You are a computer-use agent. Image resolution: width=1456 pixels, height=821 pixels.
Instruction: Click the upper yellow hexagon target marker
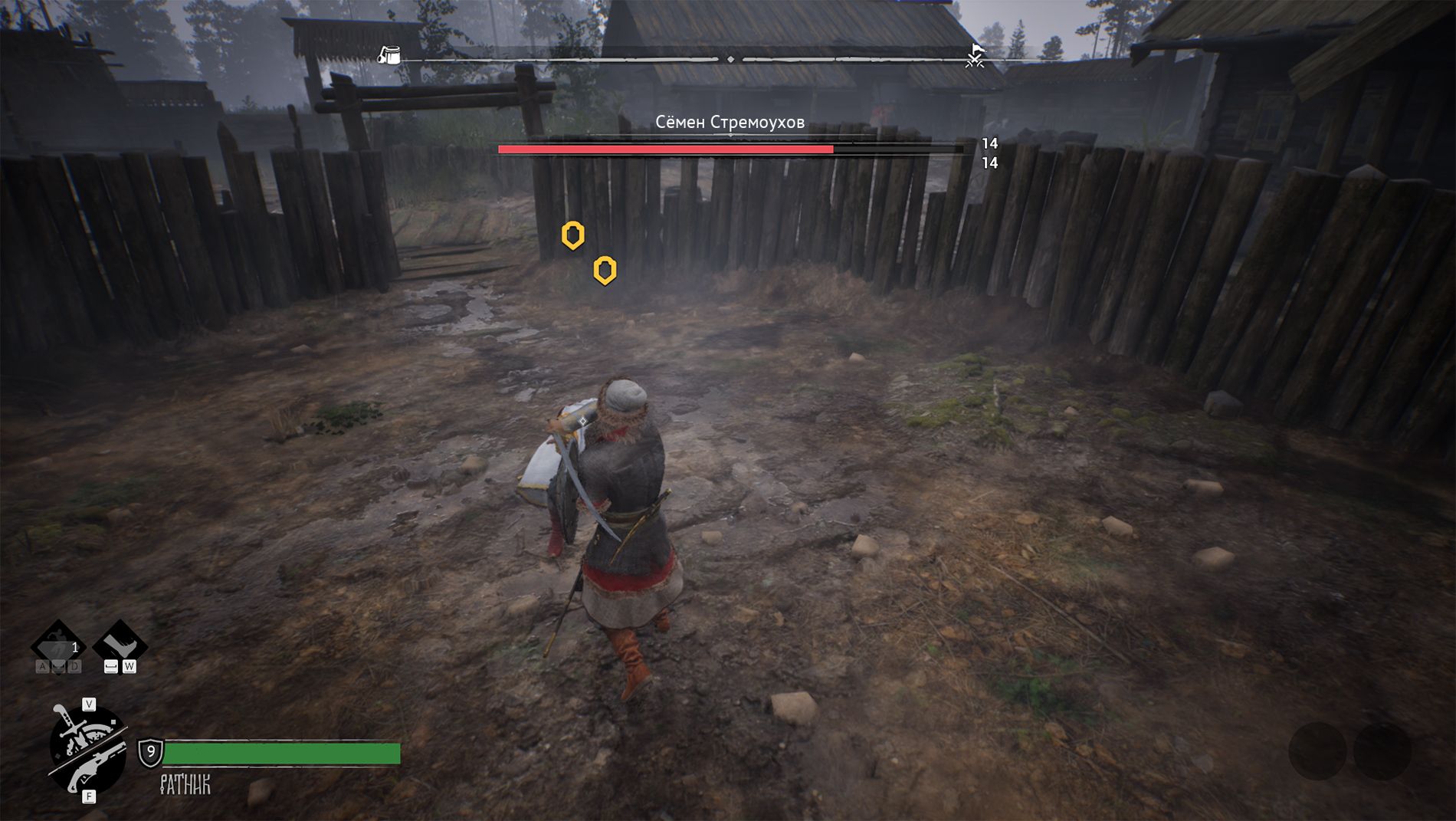point(572,235)
